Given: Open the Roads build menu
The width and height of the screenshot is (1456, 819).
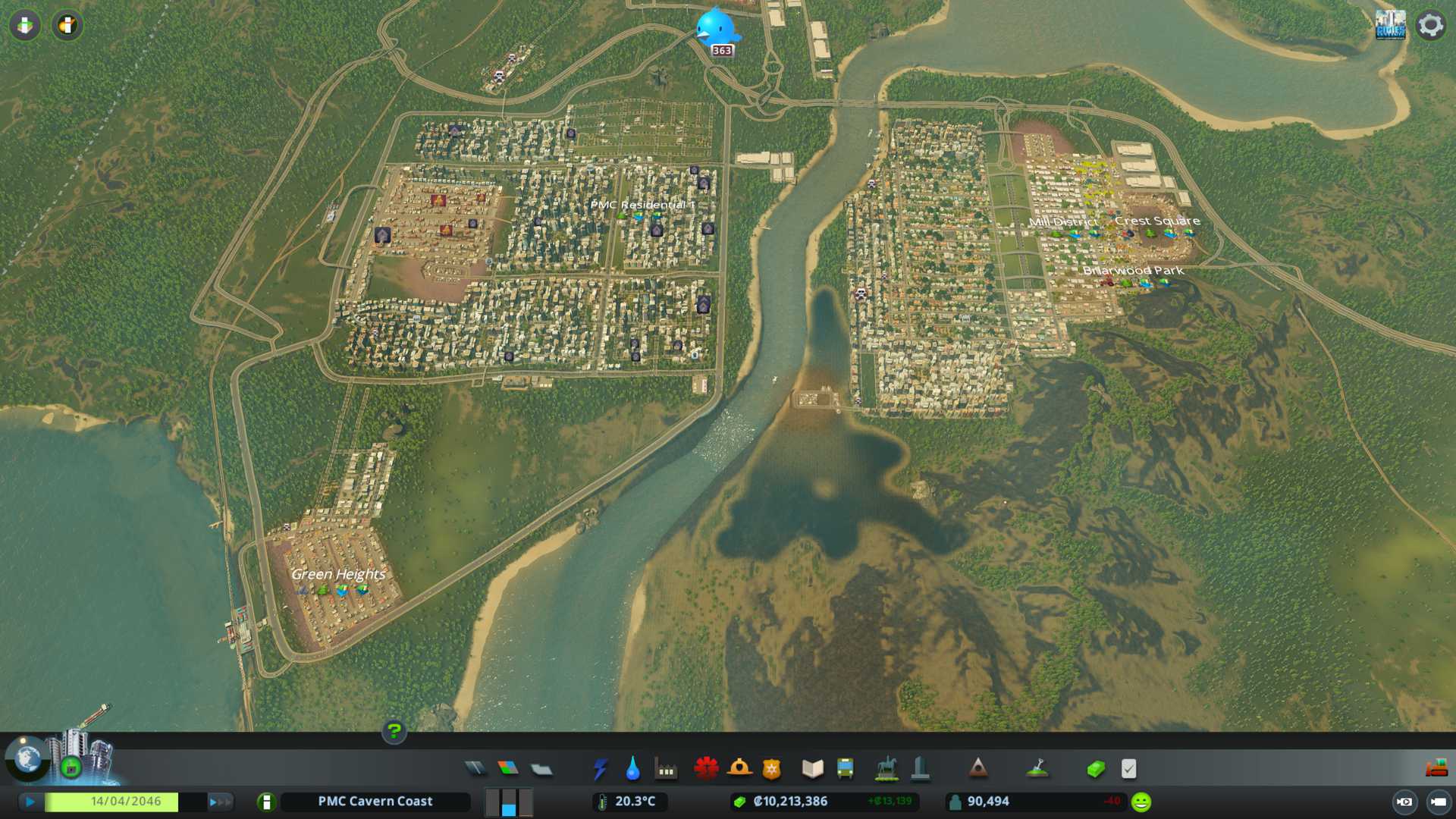Looking at the screenshot, I should coord(475,769).
